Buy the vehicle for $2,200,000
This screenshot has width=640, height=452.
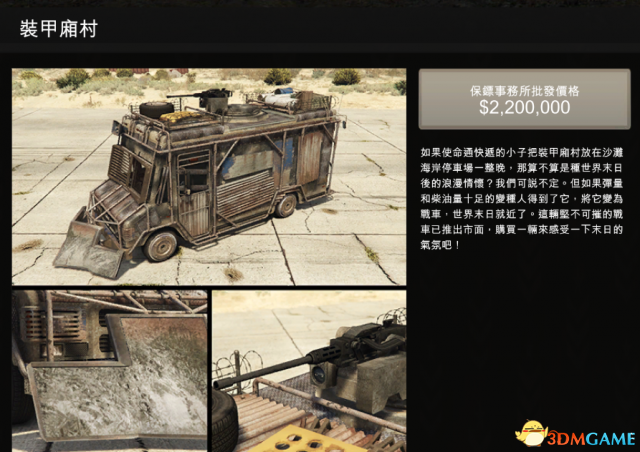pyautogui.click(x=524, y=99)
